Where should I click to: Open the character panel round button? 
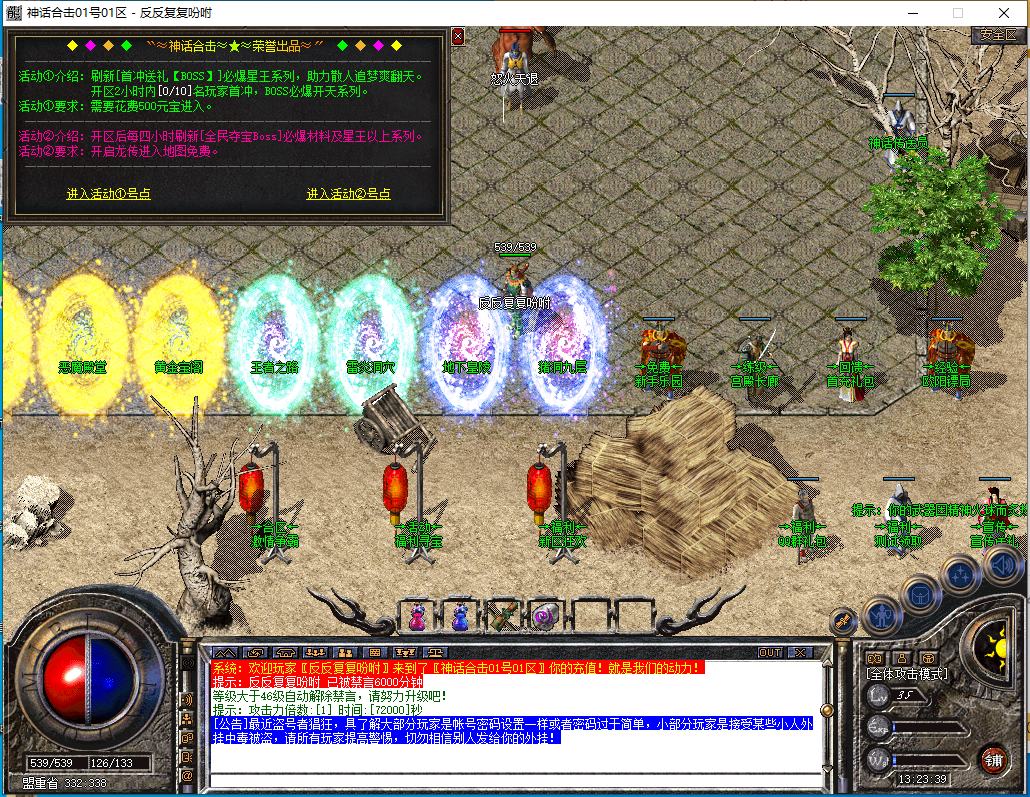pos(883,614)
